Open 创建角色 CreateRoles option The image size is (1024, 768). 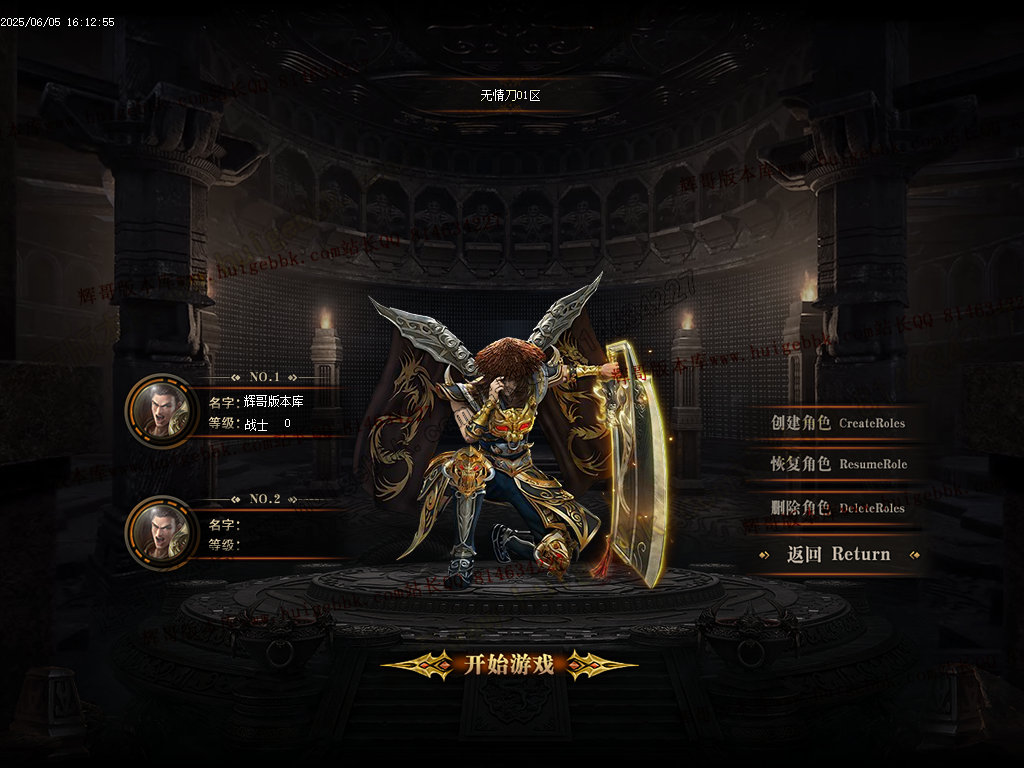pos(837,423)
